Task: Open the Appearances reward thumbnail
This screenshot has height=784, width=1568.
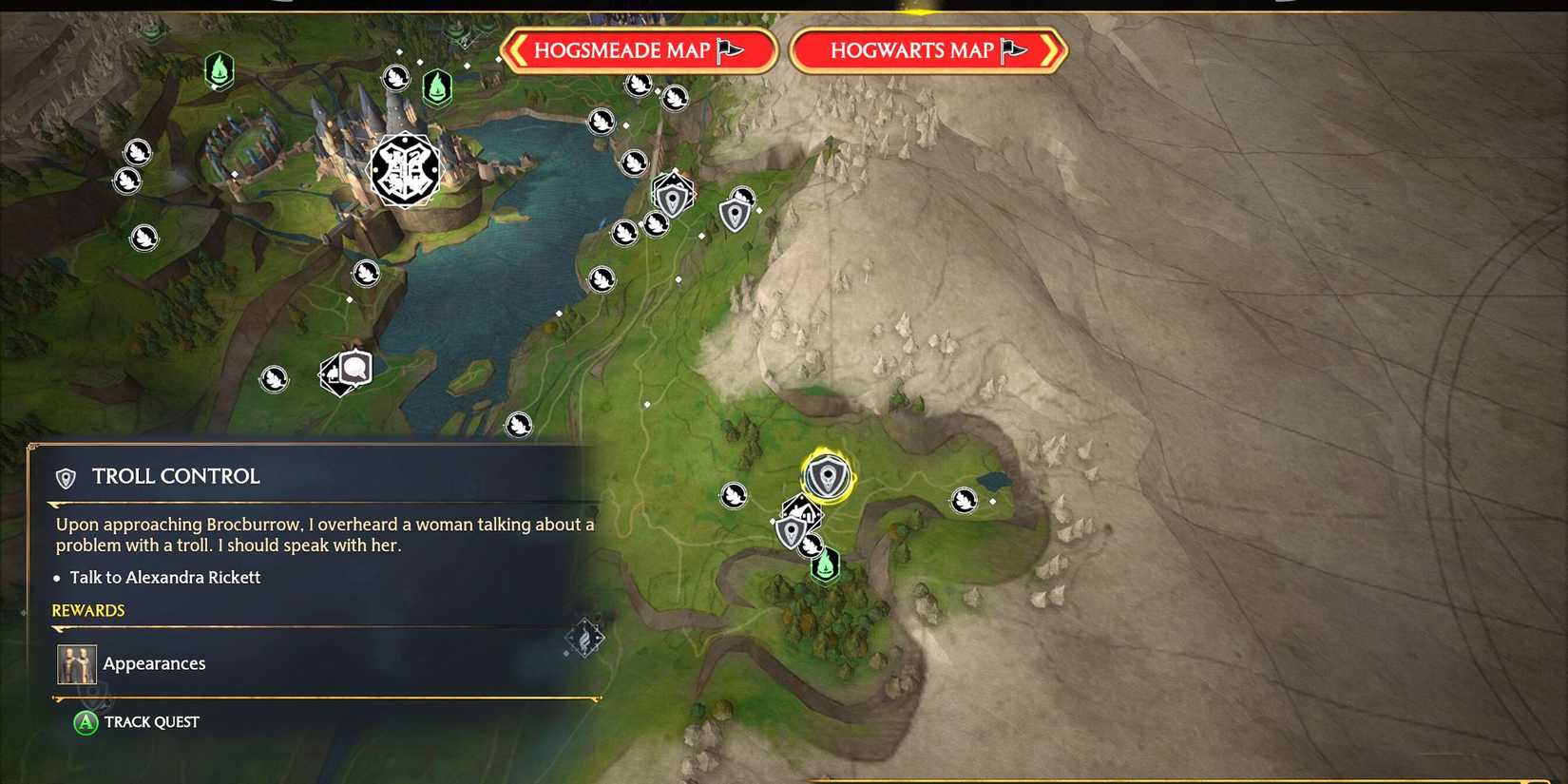Action: coord(76,663)
